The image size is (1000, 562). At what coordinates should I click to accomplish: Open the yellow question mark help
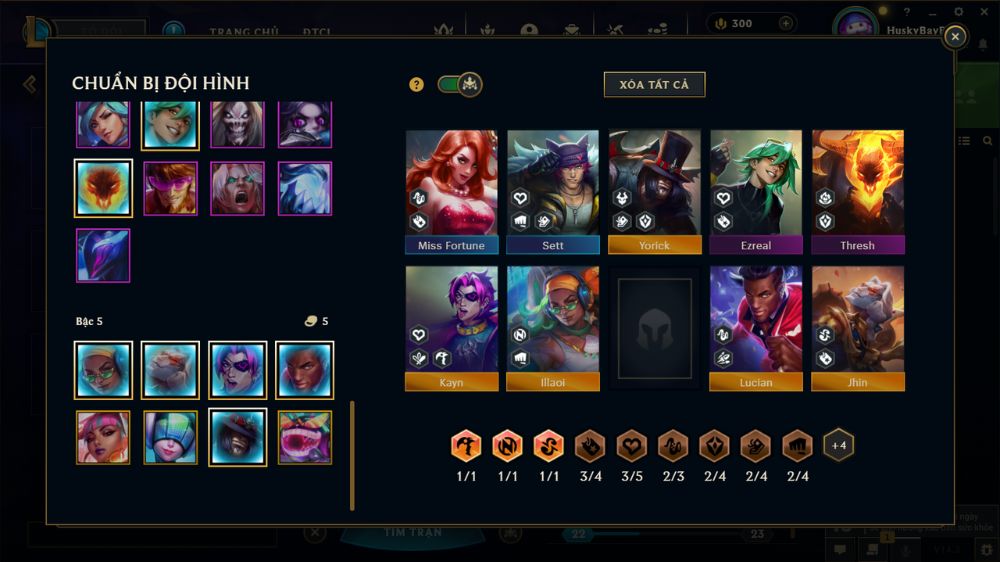point(417,85)
